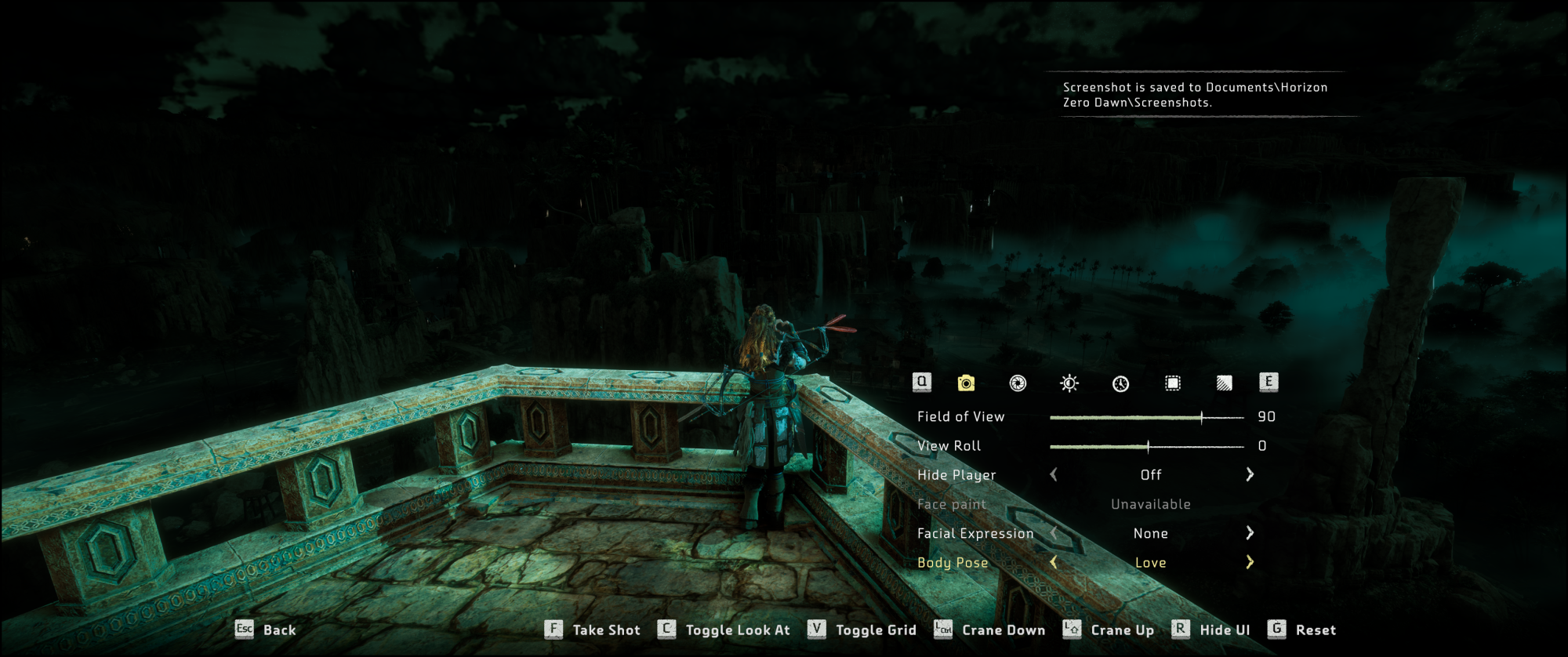
Task: Select the next Body Pose
Action: [1250, 562]
